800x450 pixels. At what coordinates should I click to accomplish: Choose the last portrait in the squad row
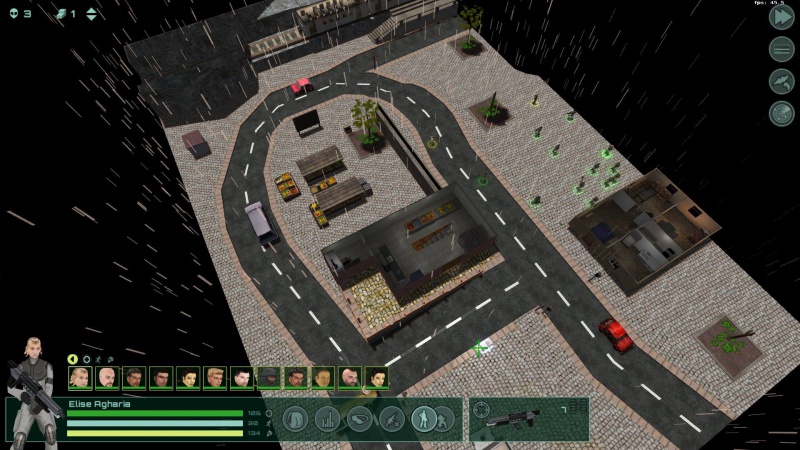point(376,378)
